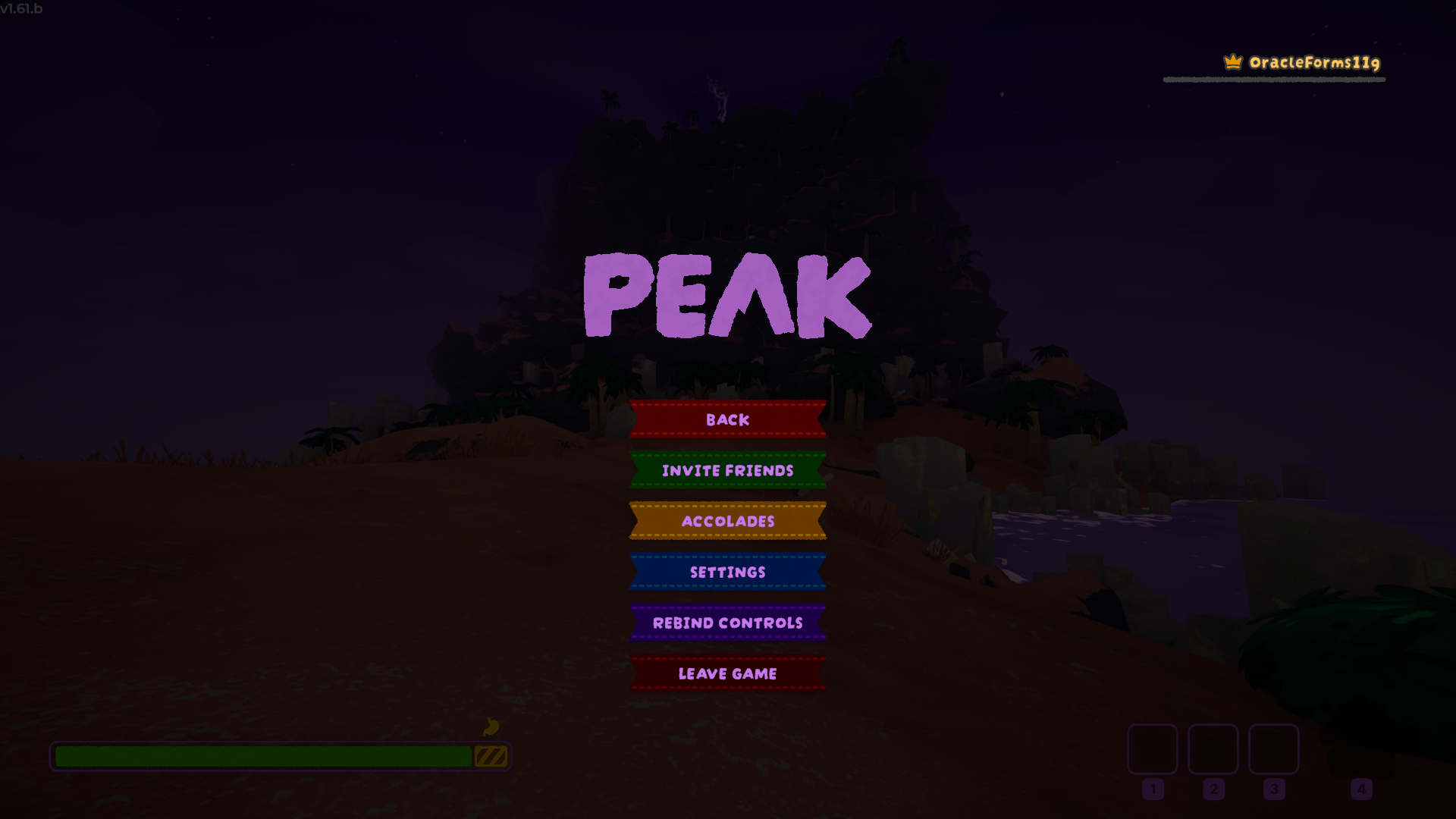Click the number badge under slot 1
The width and height of the screenshot is (1456, 819).
[1153, 789]
